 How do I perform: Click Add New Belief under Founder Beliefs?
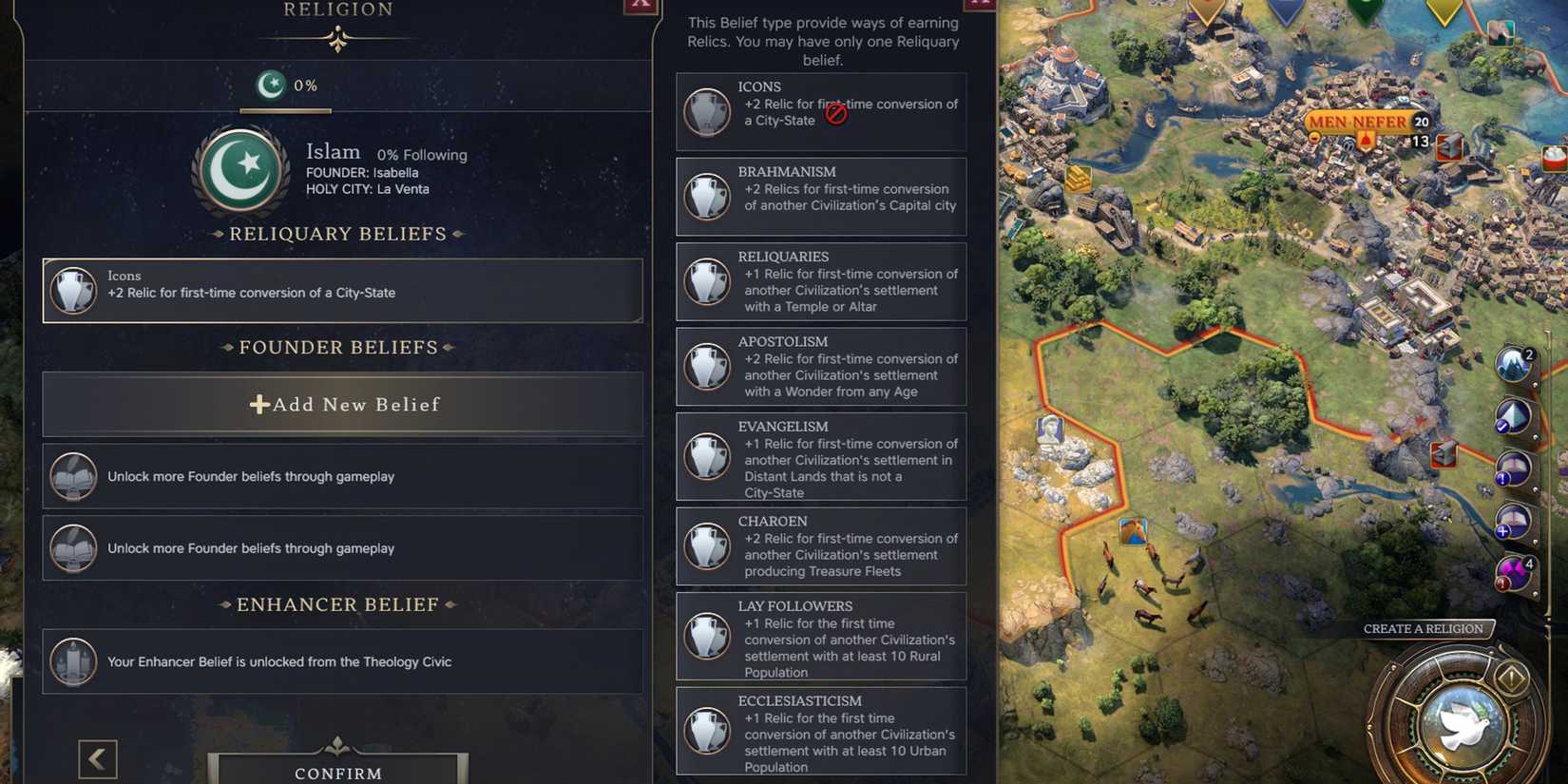pos(342,404)
